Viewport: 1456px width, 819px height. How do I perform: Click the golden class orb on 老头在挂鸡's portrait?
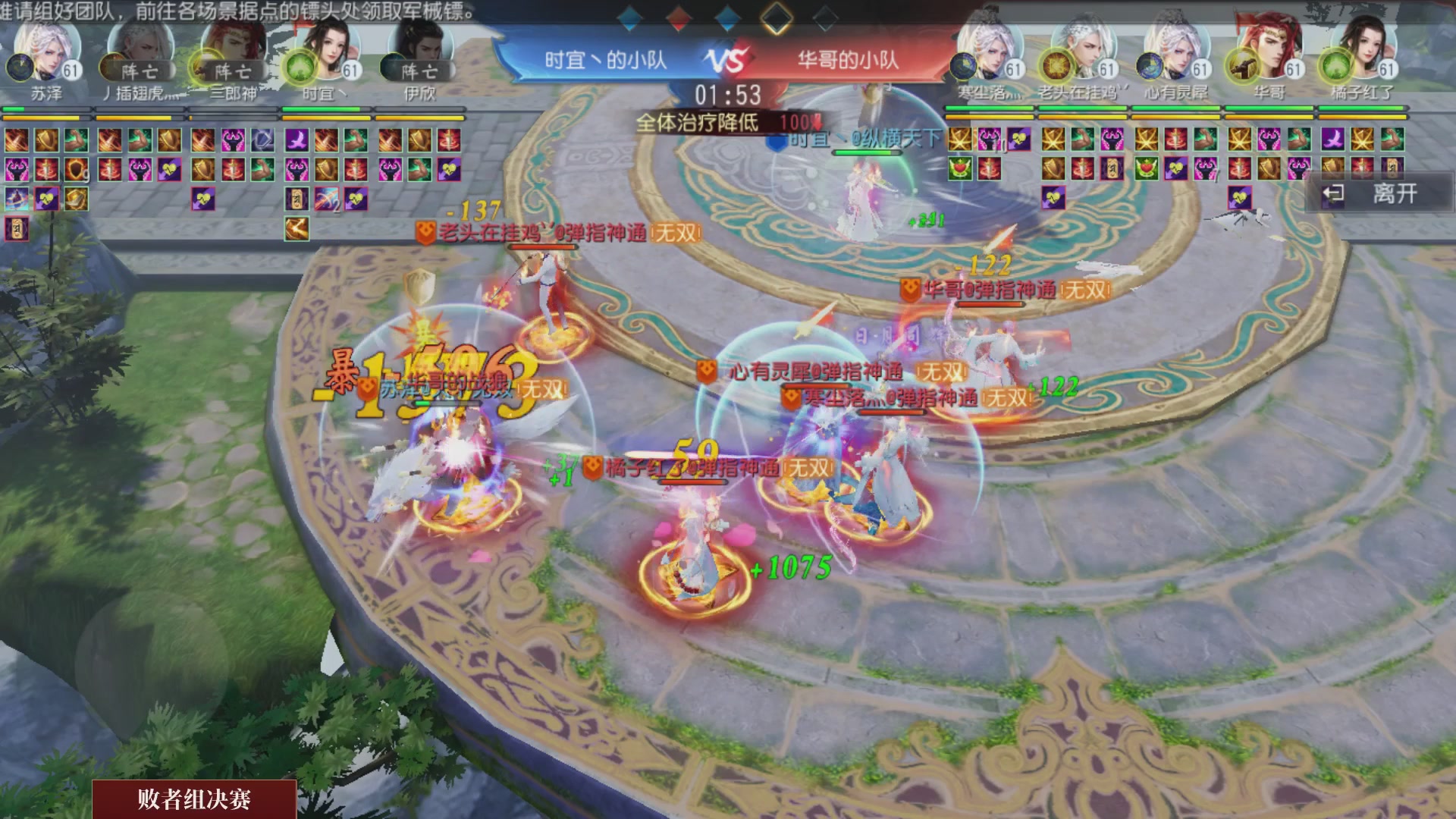[1056, 68]
